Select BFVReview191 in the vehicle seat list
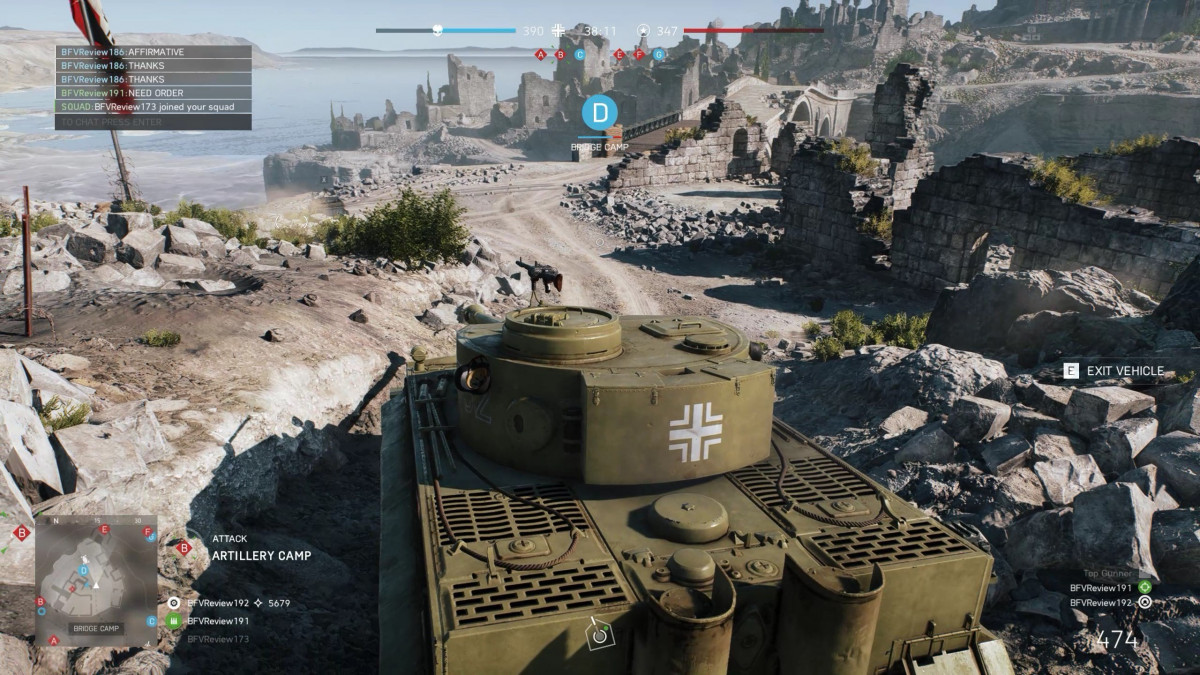The image size is (1200, 675). (1100, 588)
